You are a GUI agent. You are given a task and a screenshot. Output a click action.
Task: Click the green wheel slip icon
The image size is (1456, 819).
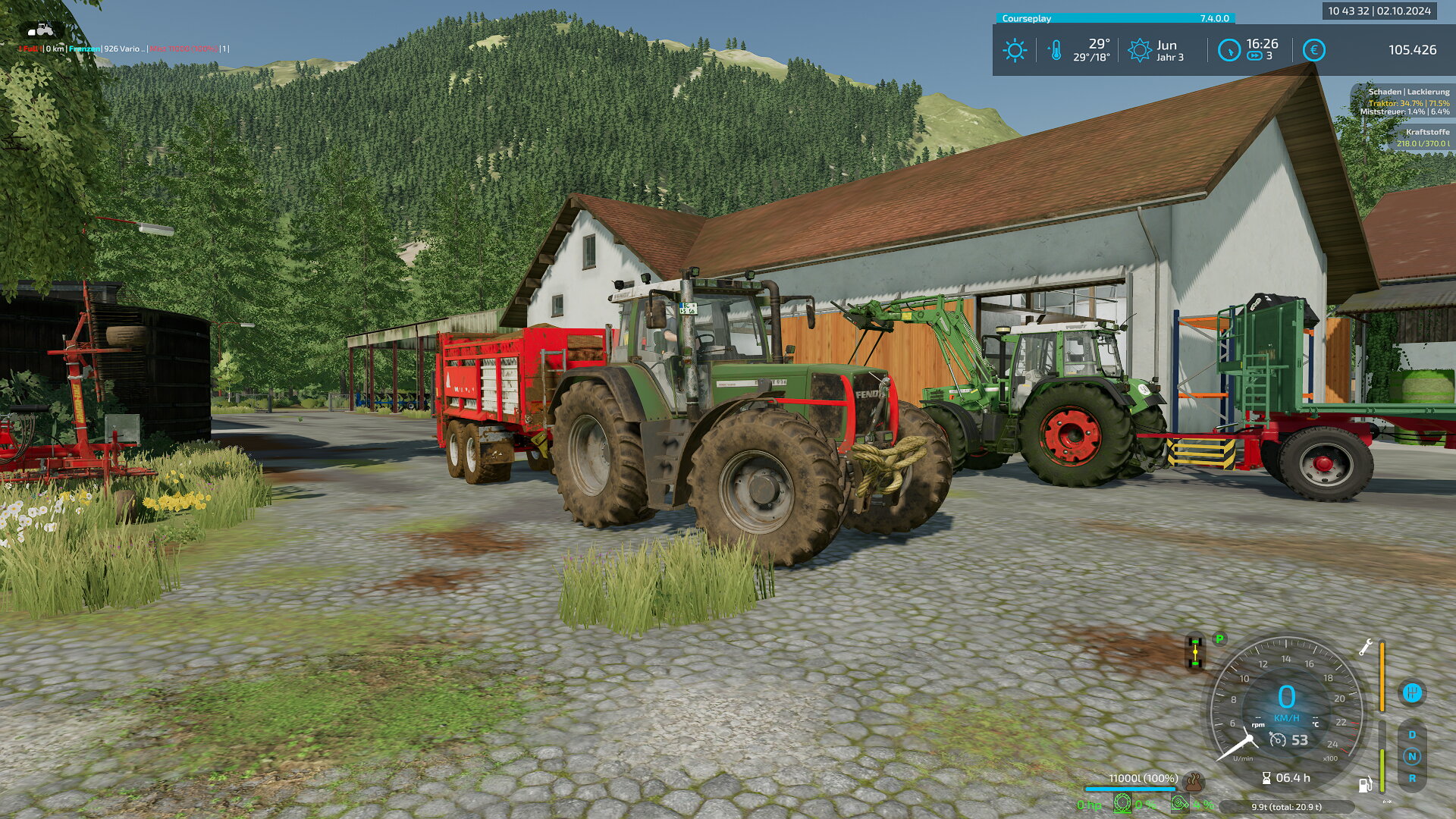(x=1122, y=803)
